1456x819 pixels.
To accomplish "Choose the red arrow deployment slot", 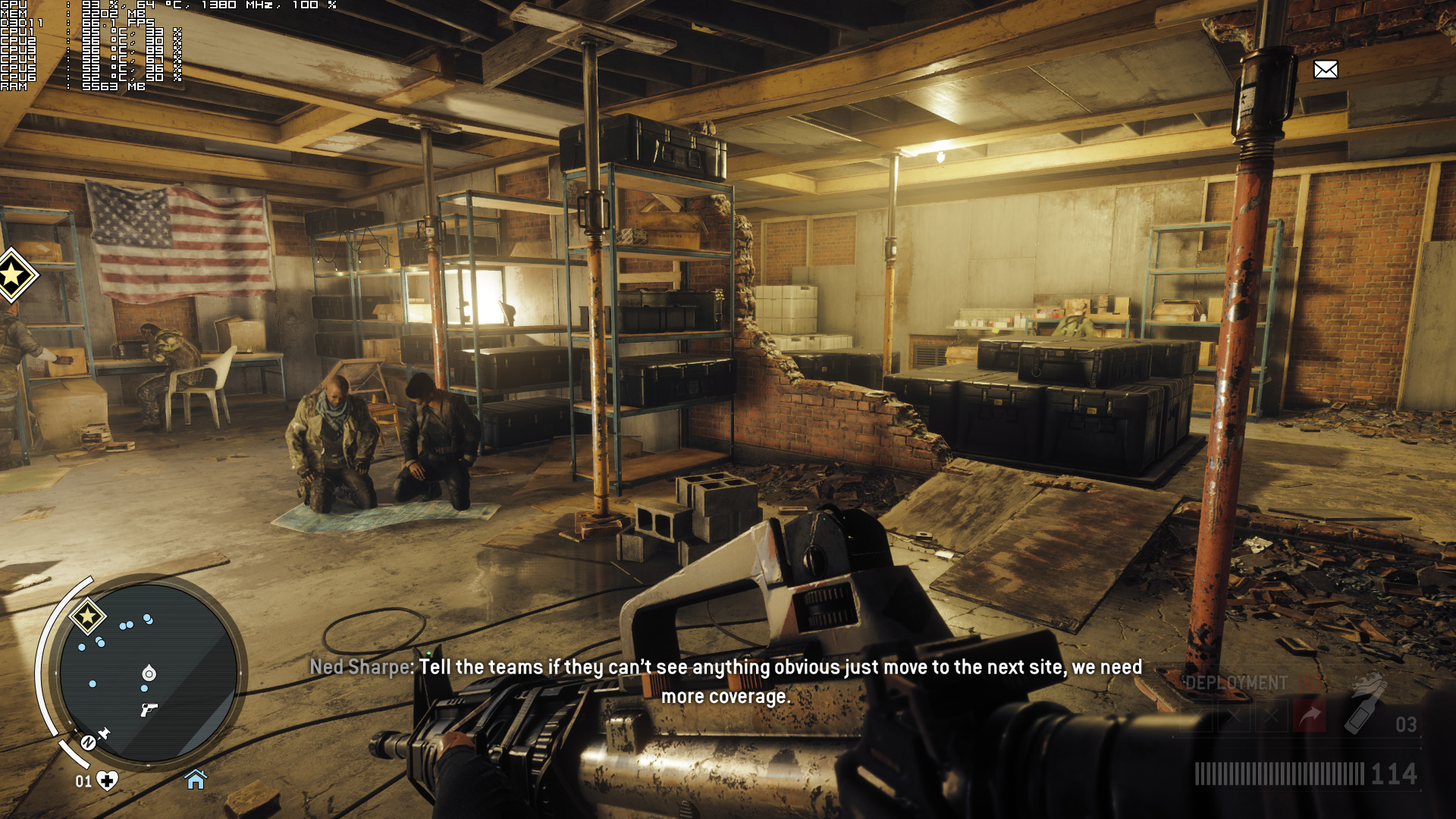I will [x=1310, y=716].
